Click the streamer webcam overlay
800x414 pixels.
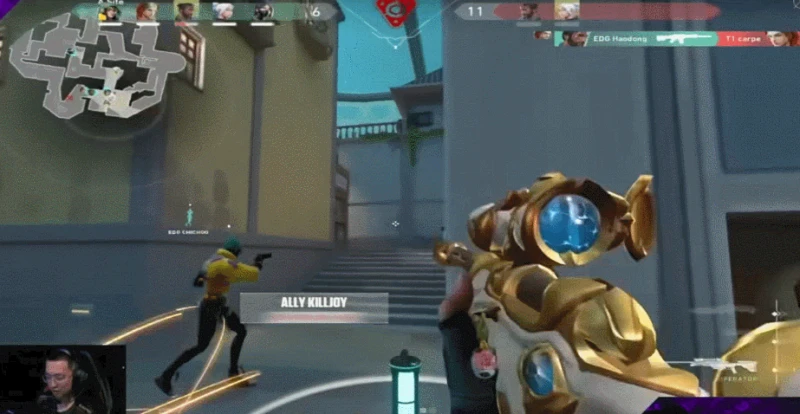pos(62,379)
